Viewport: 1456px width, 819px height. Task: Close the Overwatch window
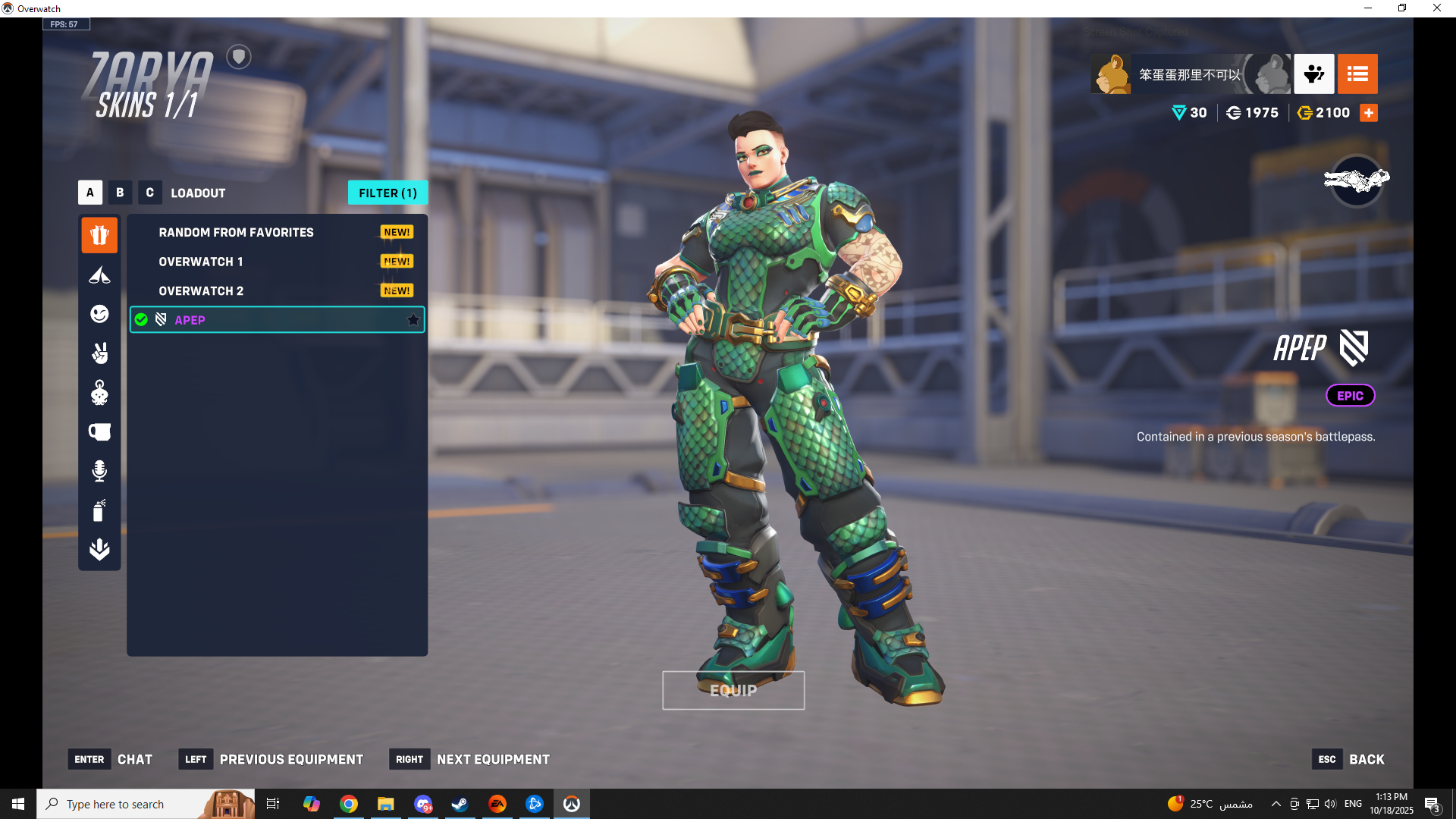1436,8
